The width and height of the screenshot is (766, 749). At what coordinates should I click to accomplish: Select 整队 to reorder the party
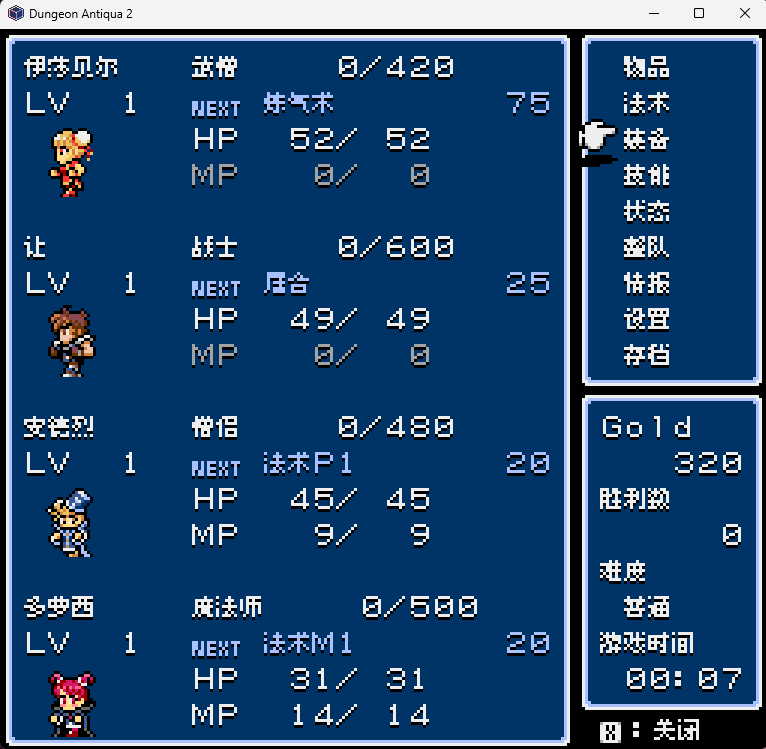[646, 248]
